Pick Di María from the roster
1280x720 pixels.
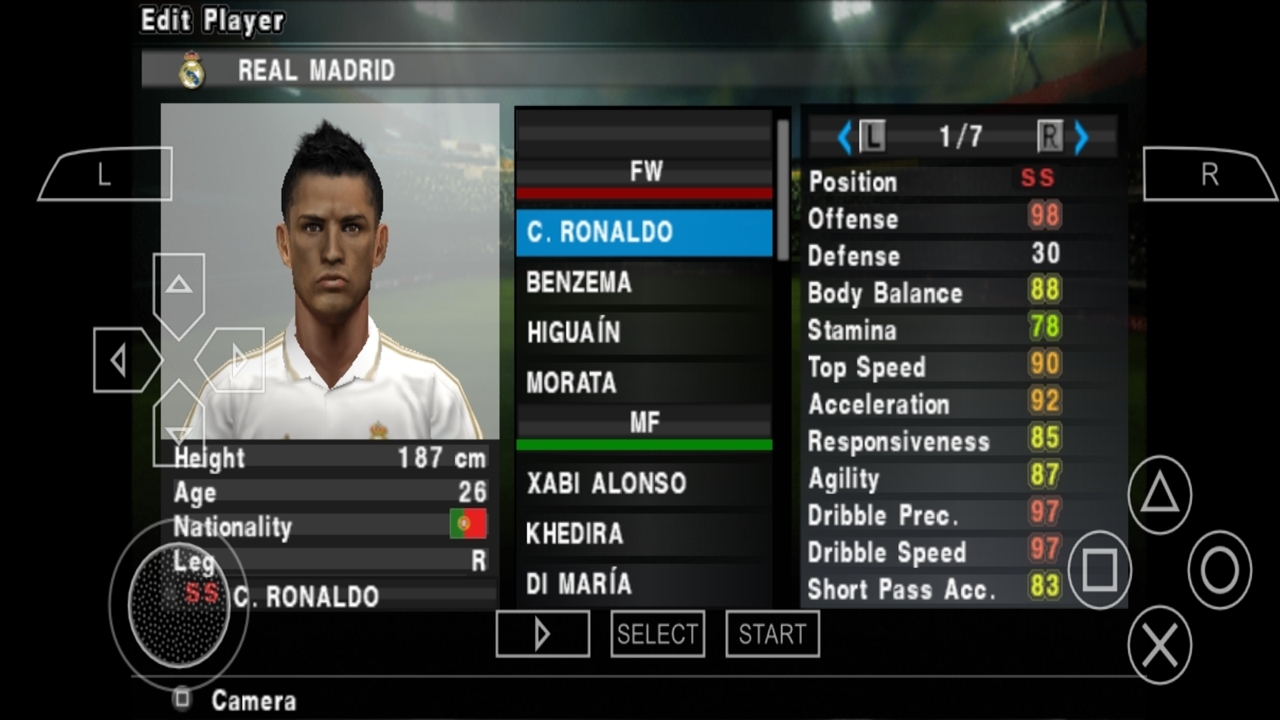[644, 583]
